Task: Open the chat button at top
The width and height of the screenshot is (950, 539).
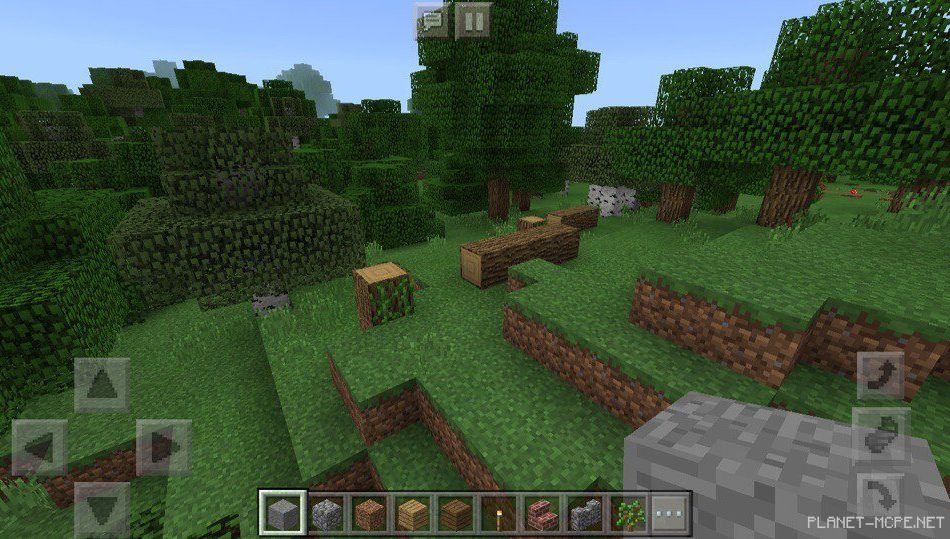Action: [x=432, y=21]
